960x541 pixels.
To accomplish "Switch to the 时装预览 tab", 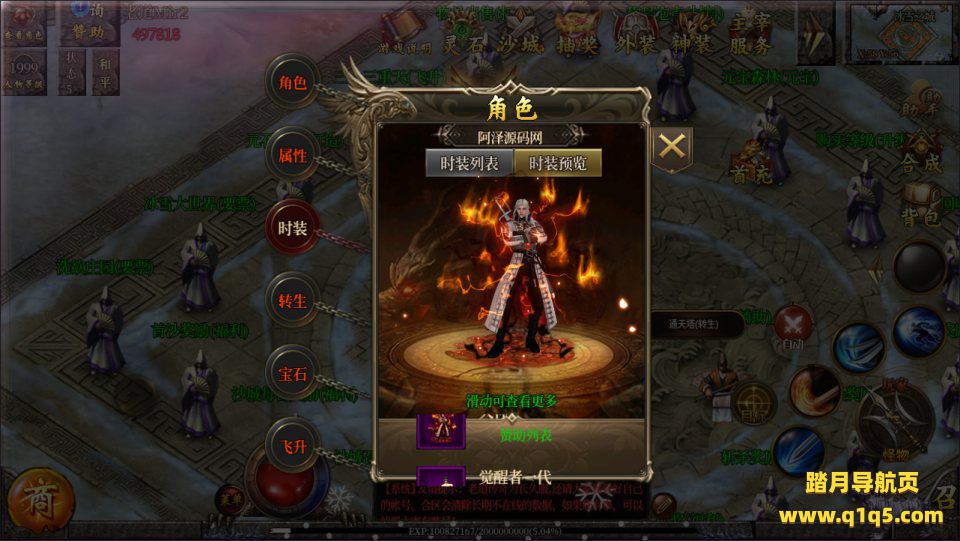I will tap(558, 163).
